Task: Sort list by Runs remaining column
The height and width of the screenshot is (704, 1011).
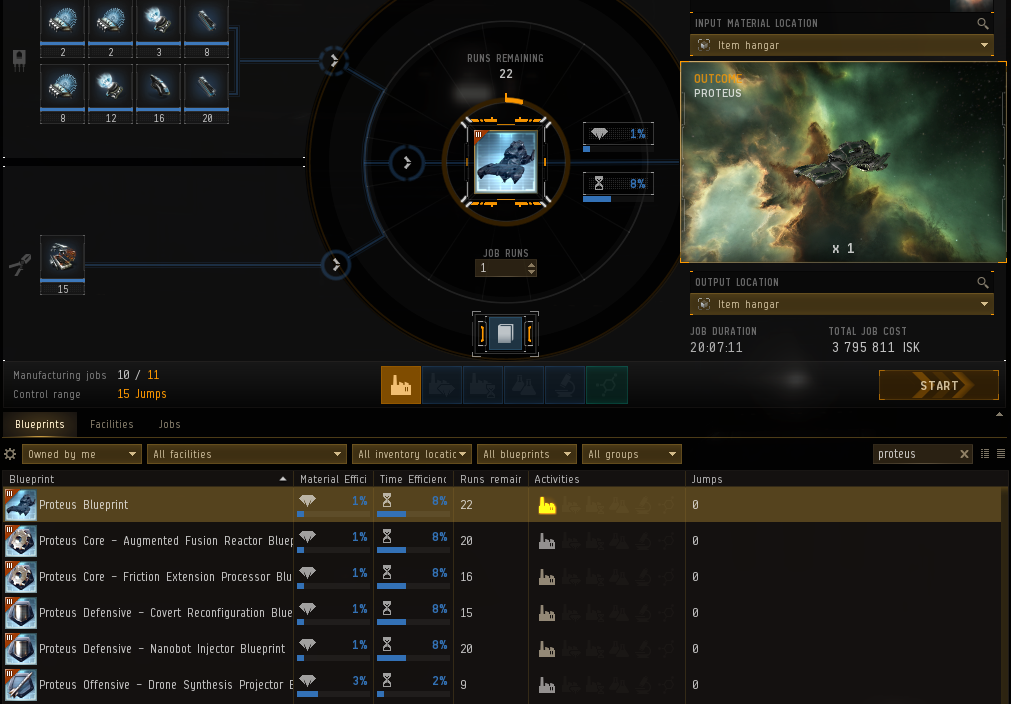Action: click(x=490, y=479)
